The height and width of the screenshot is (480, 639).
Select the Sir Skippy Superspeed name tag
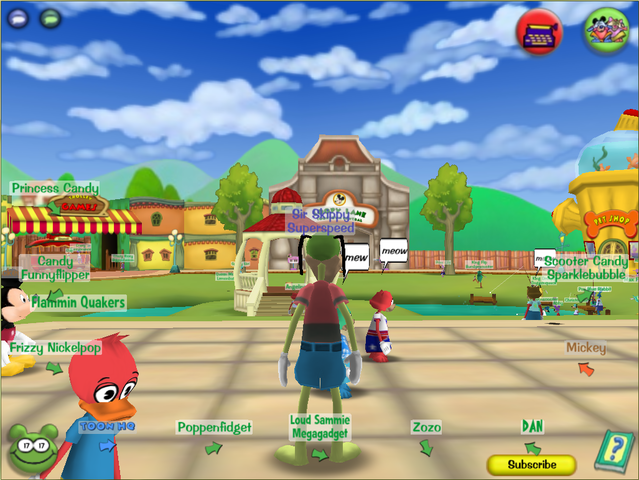(321, 220)
